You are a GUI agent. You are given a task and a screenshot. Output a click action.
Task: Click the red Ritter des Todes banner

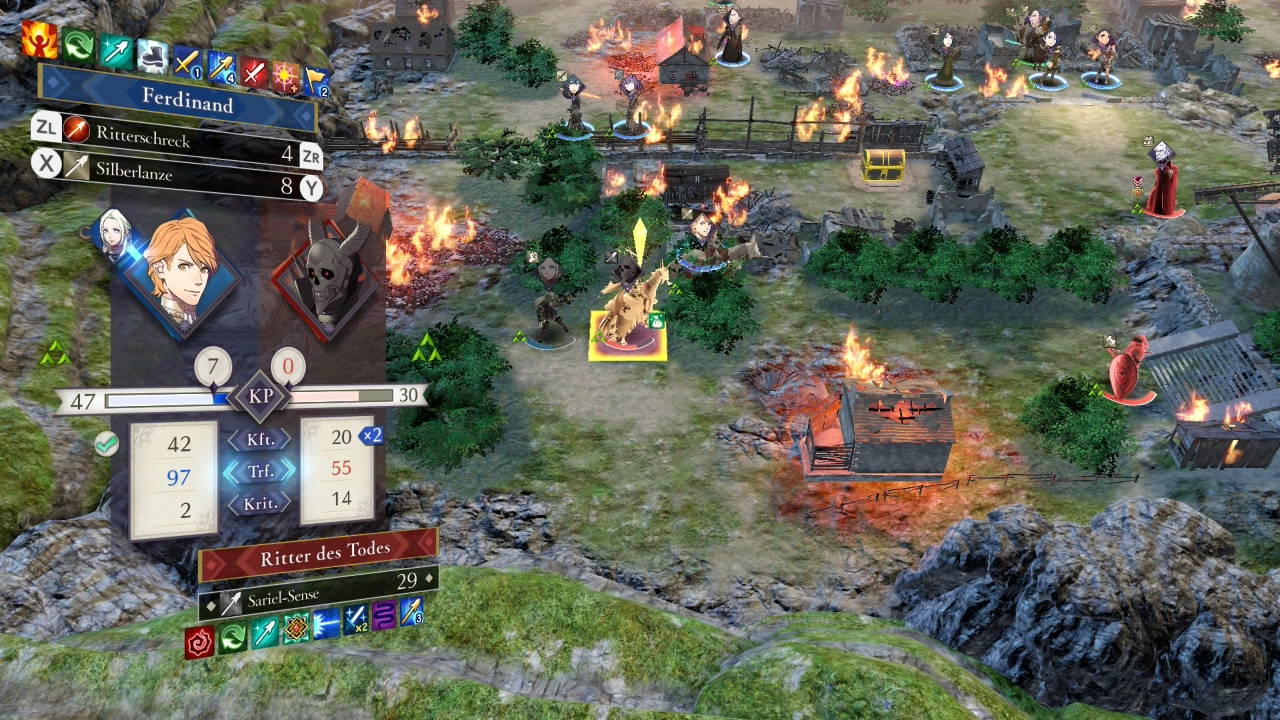(316, 555)
